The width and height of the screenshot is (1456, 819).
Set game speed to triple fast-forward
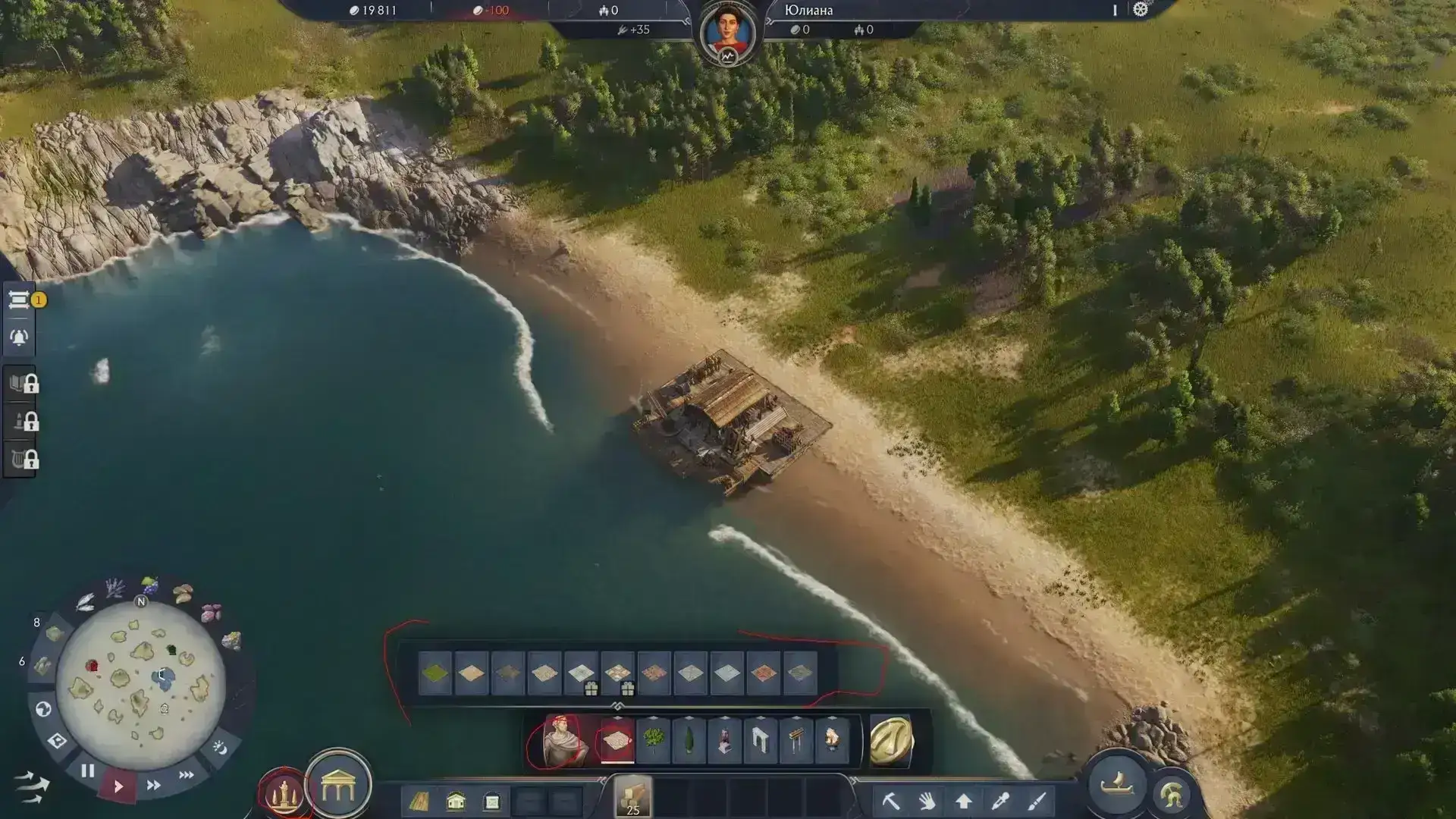[x=186, y=775]
